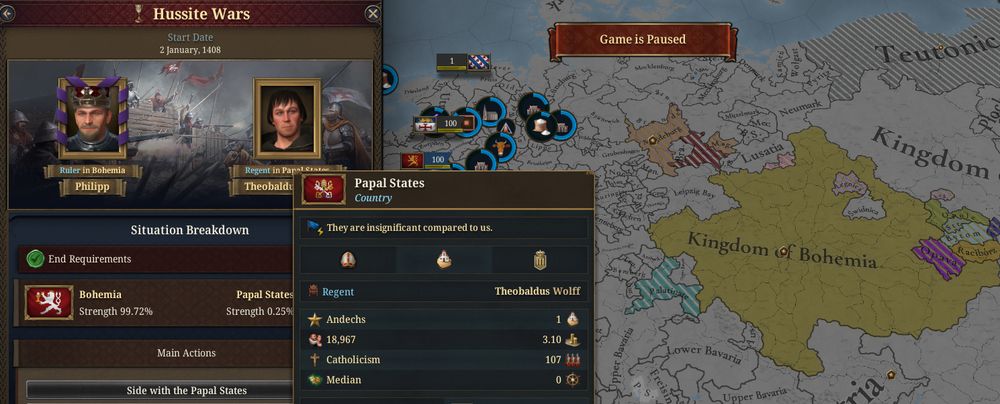Click the Catholicism religion entry
This screenshot has height=404, width=1000.
[354, 359]
